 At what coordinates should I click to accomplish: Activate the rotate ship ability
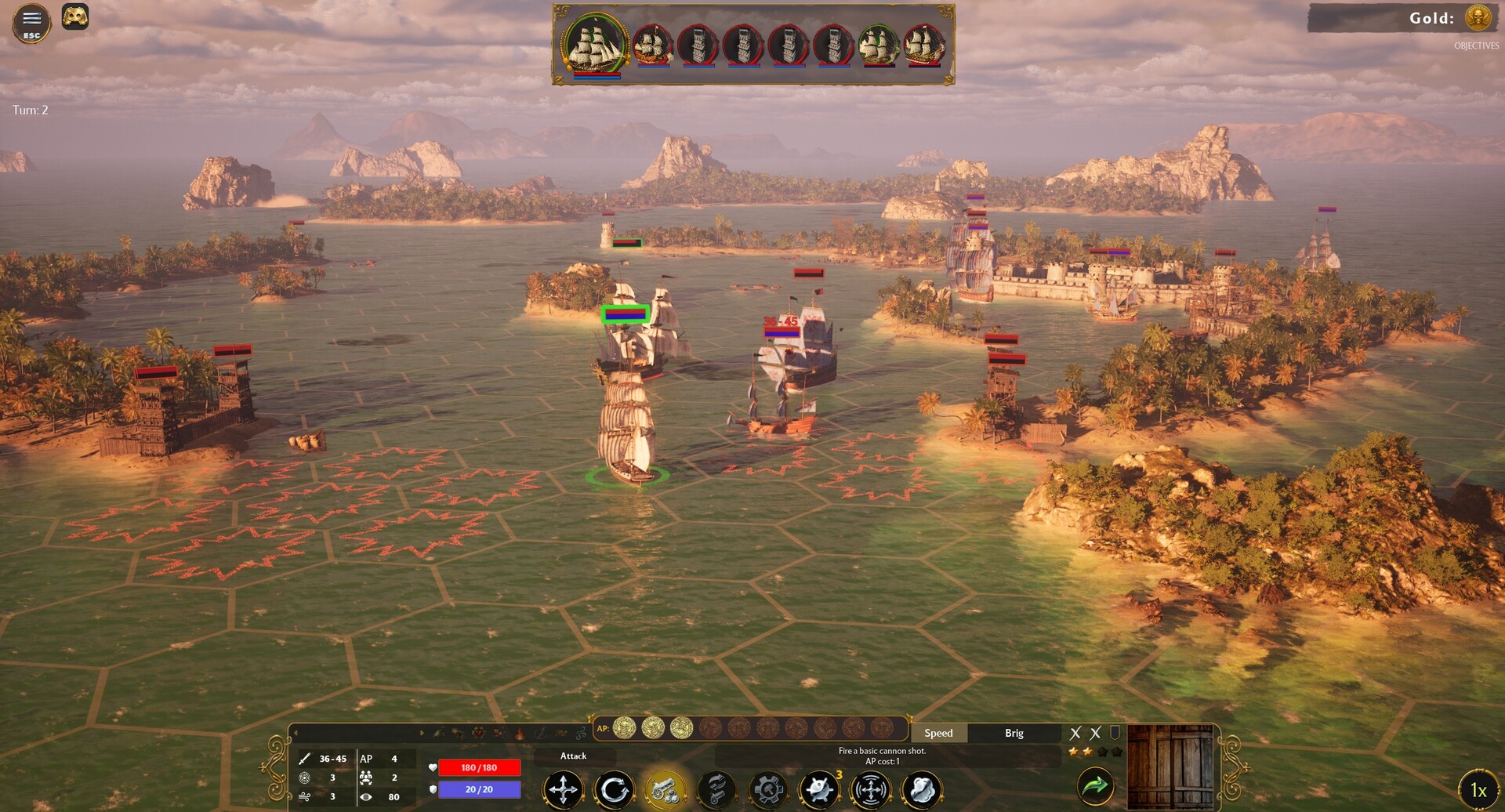[614, 789]
